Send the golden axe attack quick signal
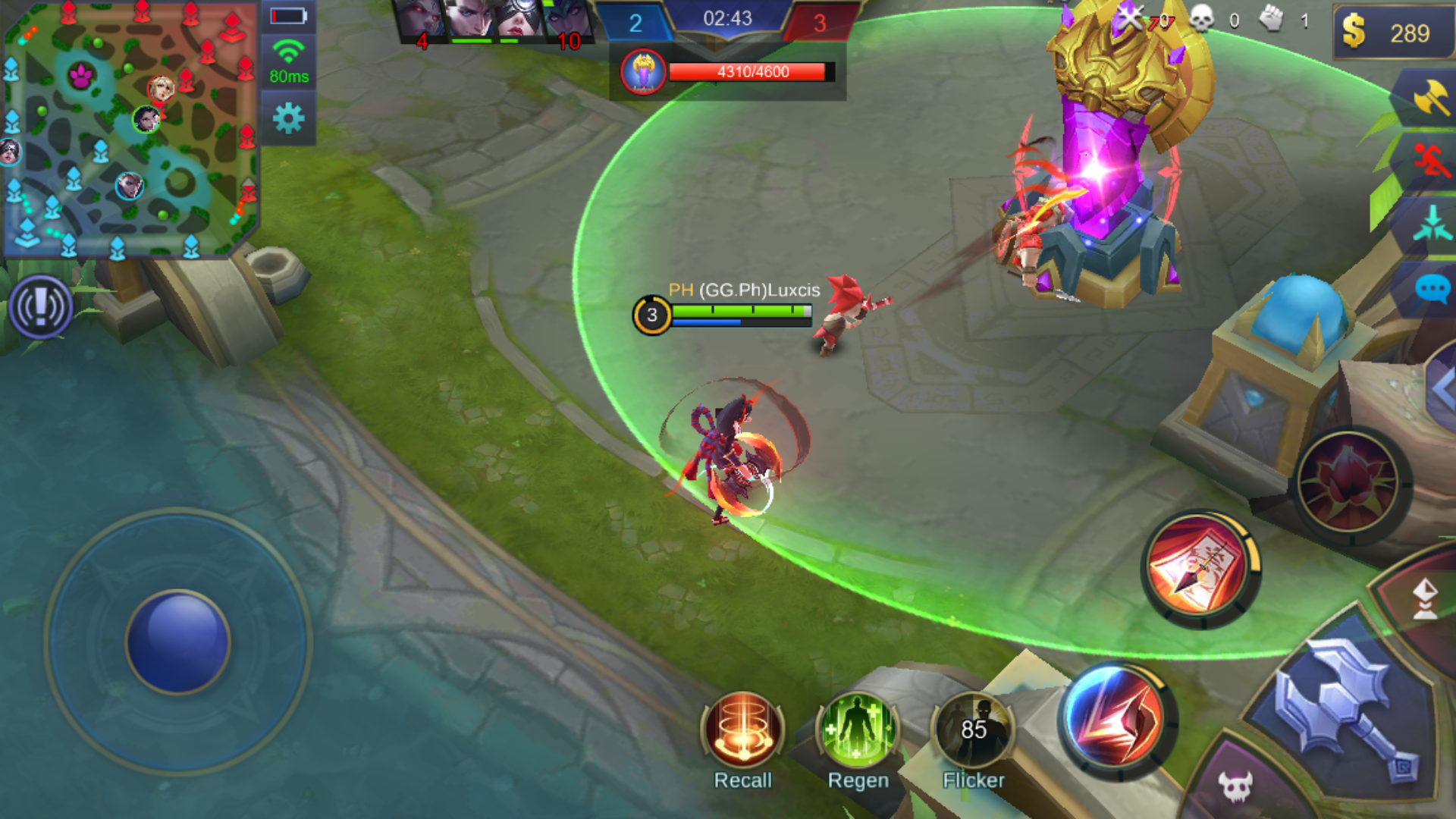 pos(1430,99)
